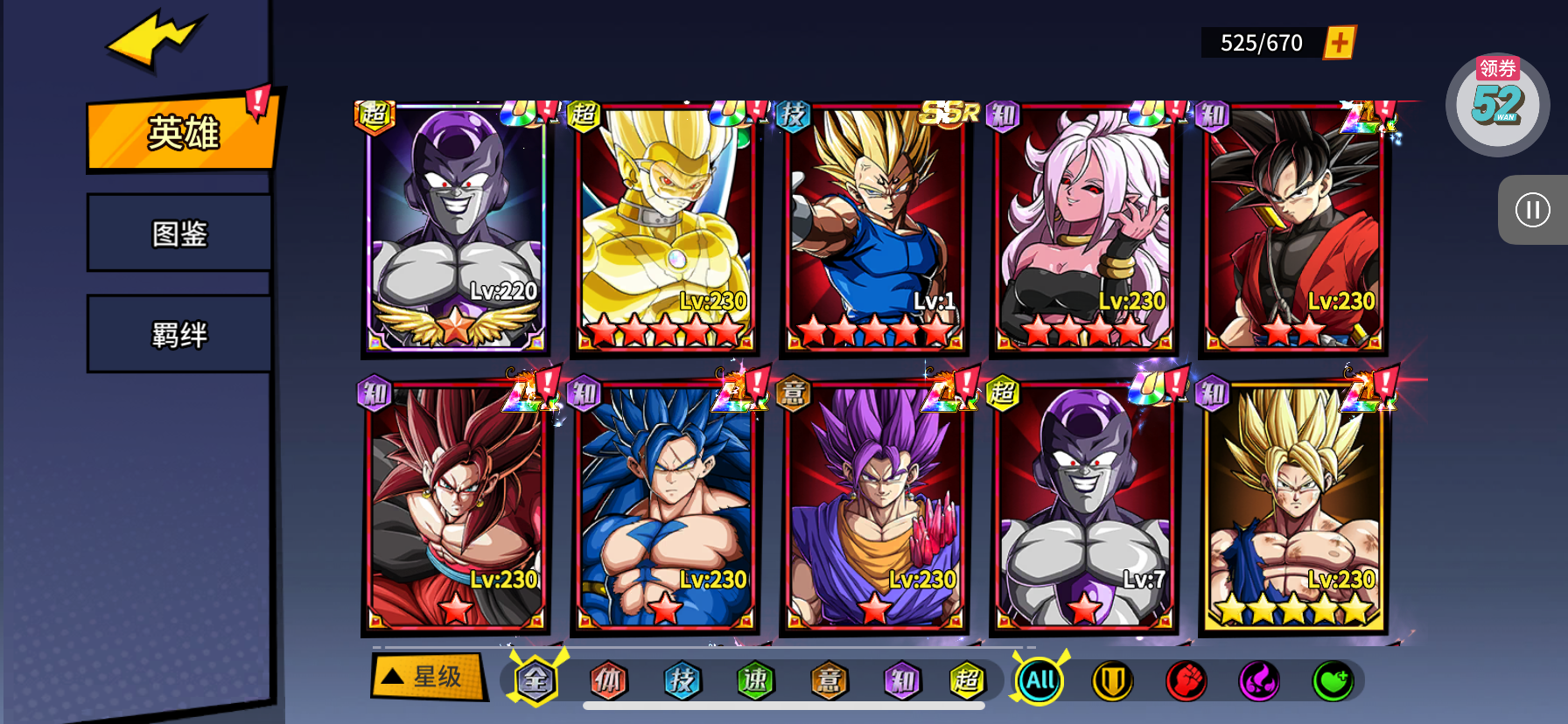Show only 速 type heroes
The image size is (1568, 724).
tap(755, 680)
